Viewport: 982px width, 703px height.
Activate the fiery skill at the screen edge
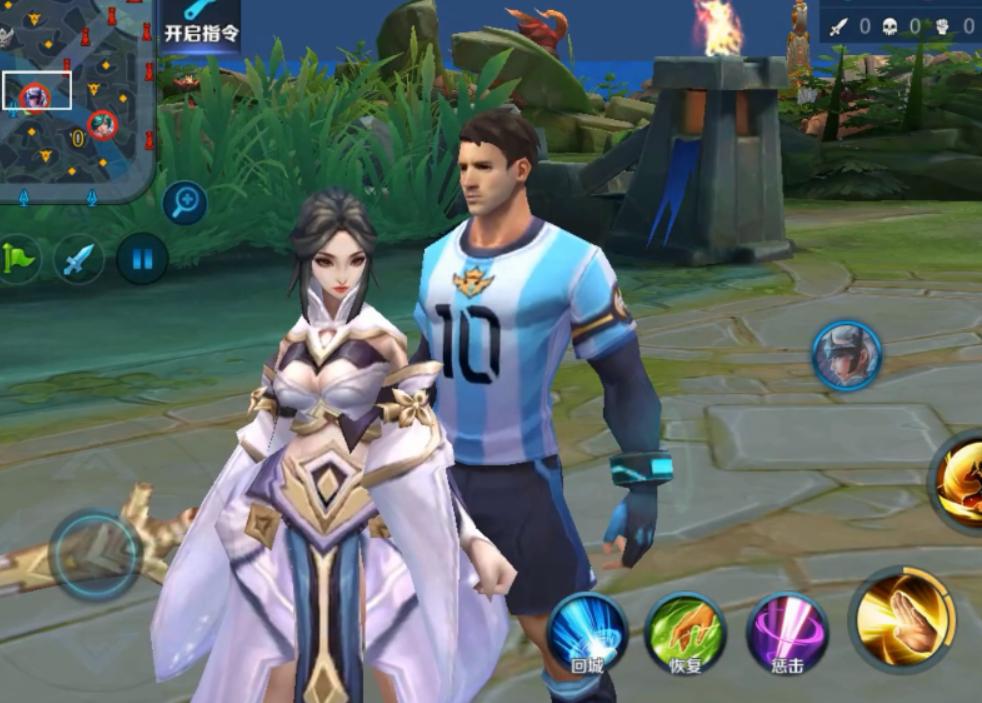(x=960, y=483)
